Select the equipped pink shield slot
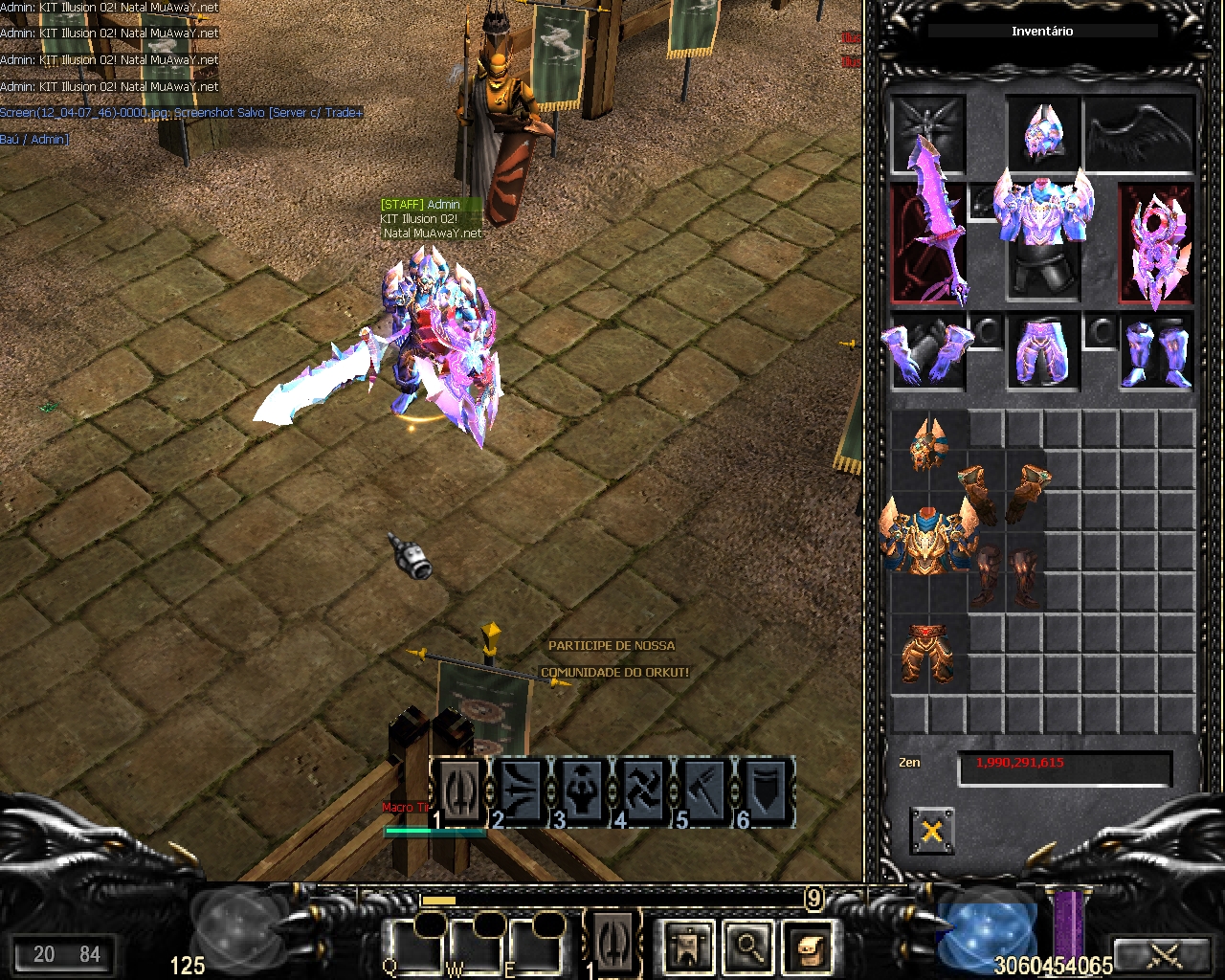This screenshot has height=980, width=1225. pyautogui.click(x=1156, y=243)
